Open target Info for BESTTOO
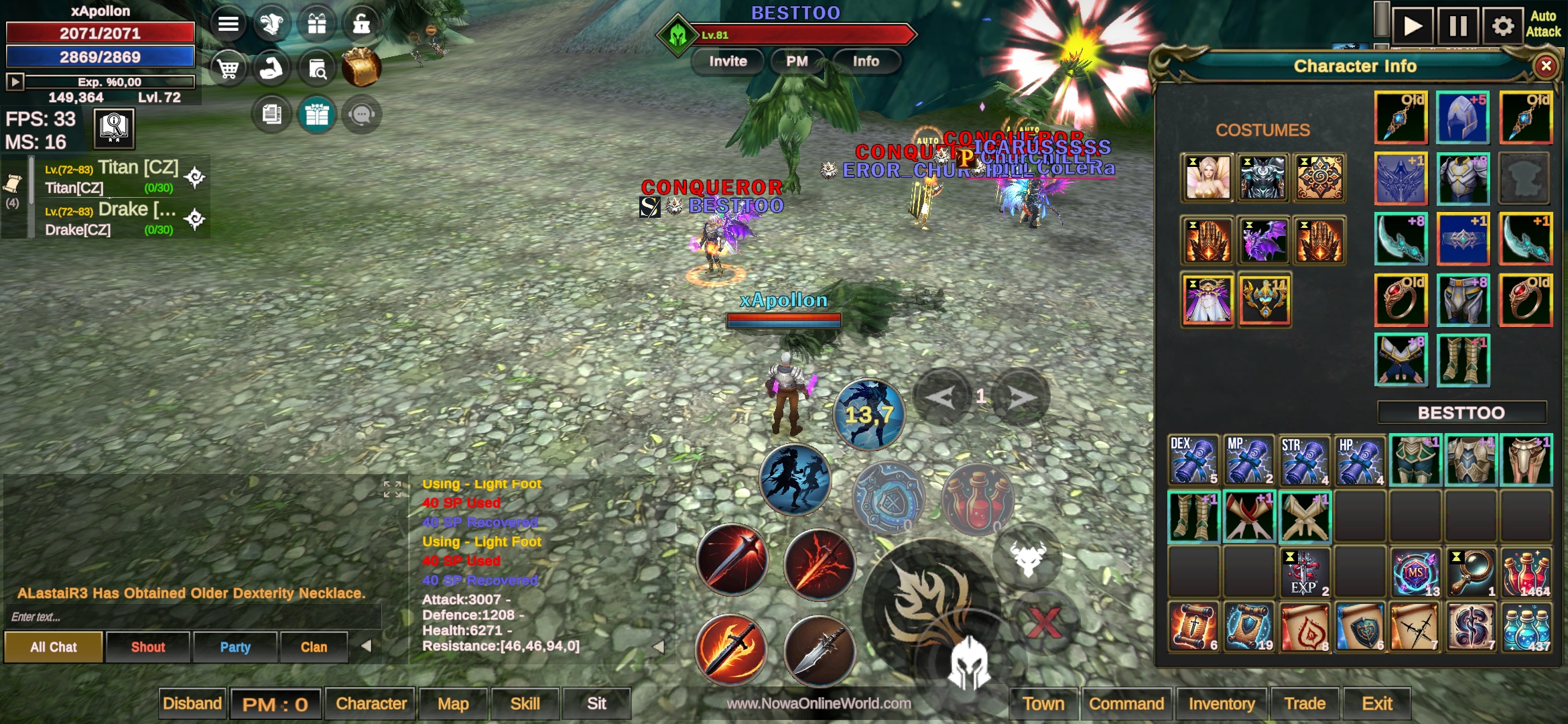 click(x=866, y=62)
